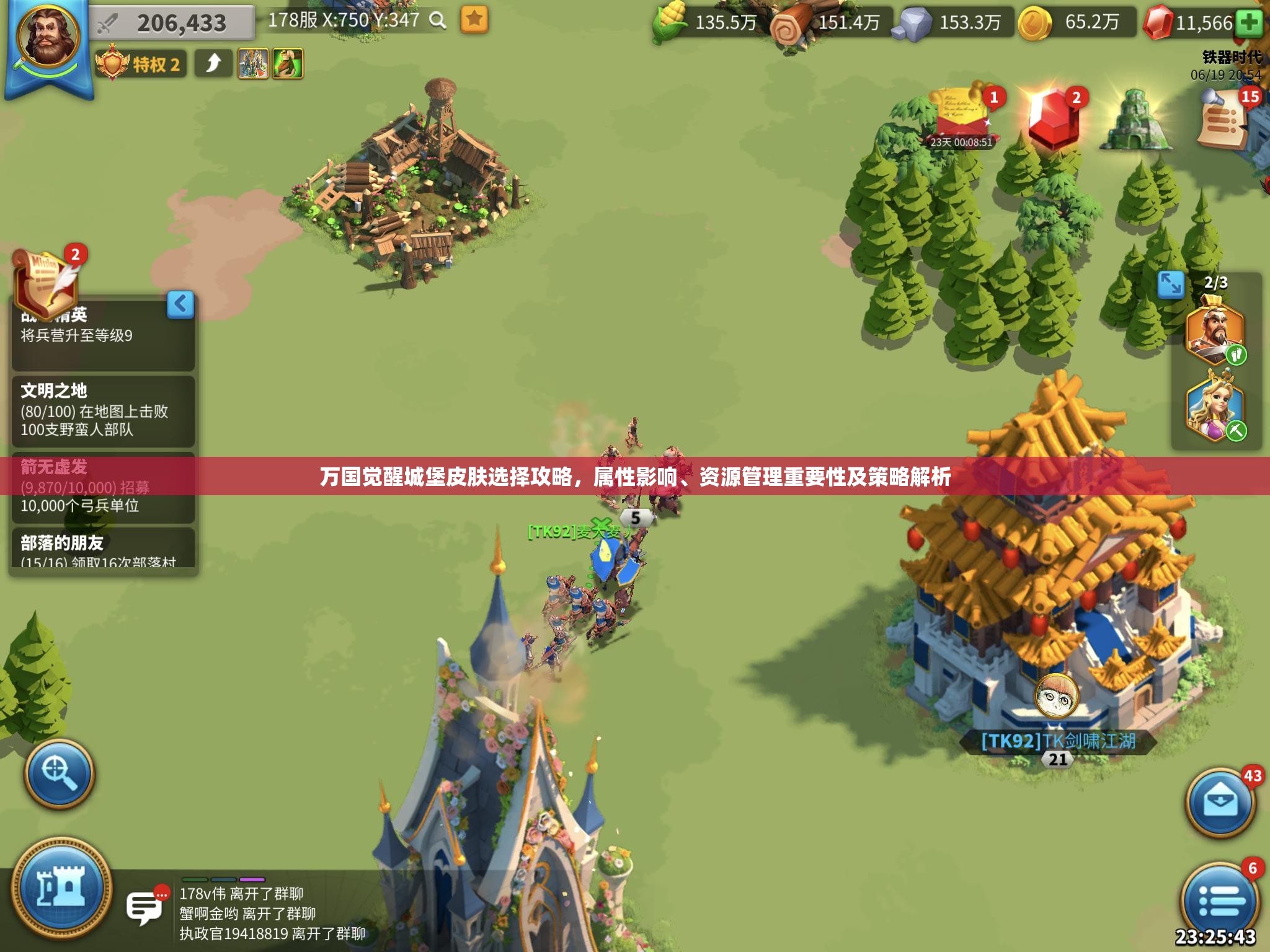Add gems with the green plus button
1270x952 pixels.
click(x=1250, y=24)
